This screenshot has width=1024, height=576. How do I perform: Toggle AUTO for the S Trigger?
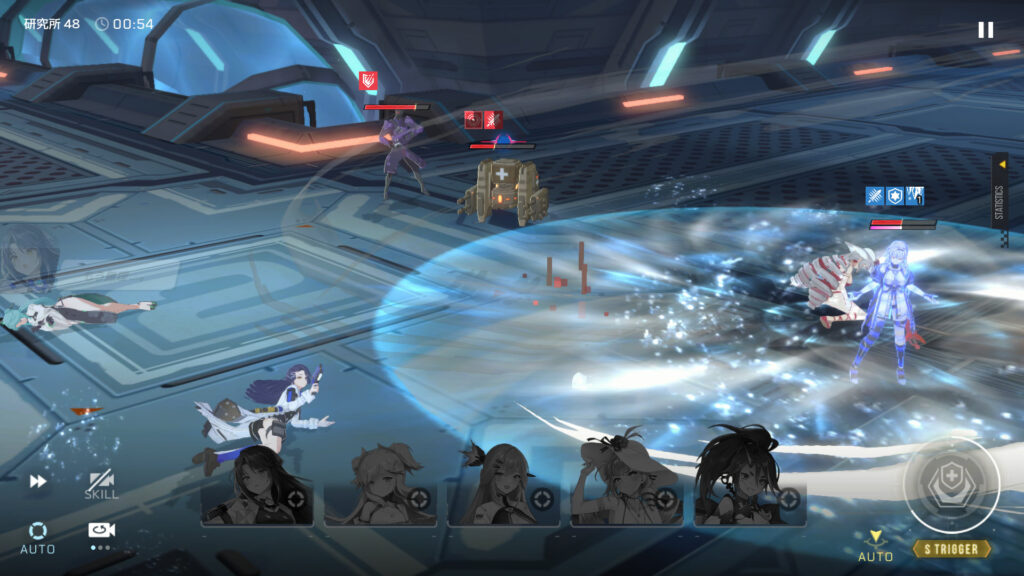875,547
